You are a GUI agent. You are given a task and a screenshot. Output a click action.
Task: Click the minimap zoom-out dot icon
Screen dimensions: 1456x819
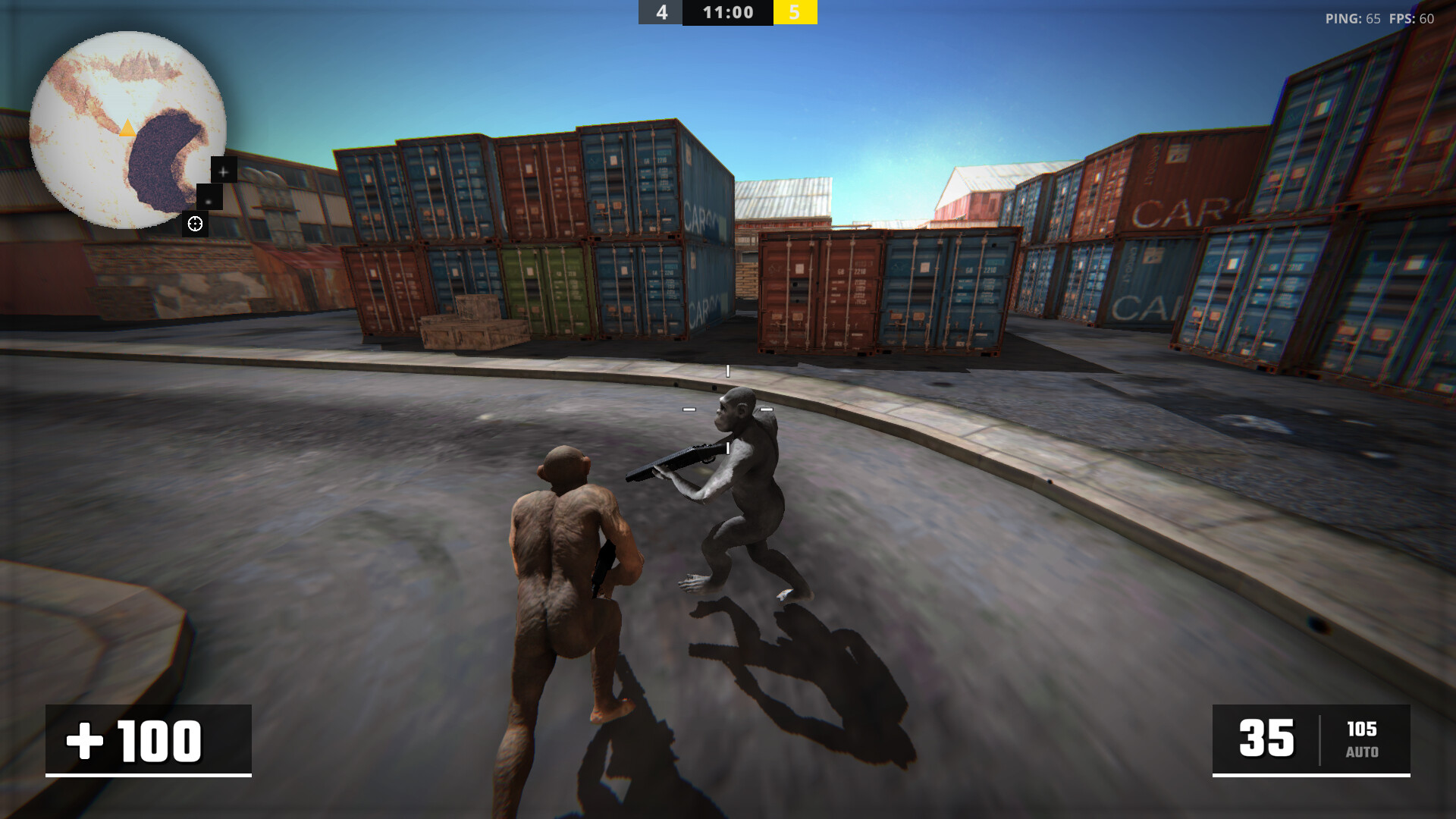[x=209, y=199]
